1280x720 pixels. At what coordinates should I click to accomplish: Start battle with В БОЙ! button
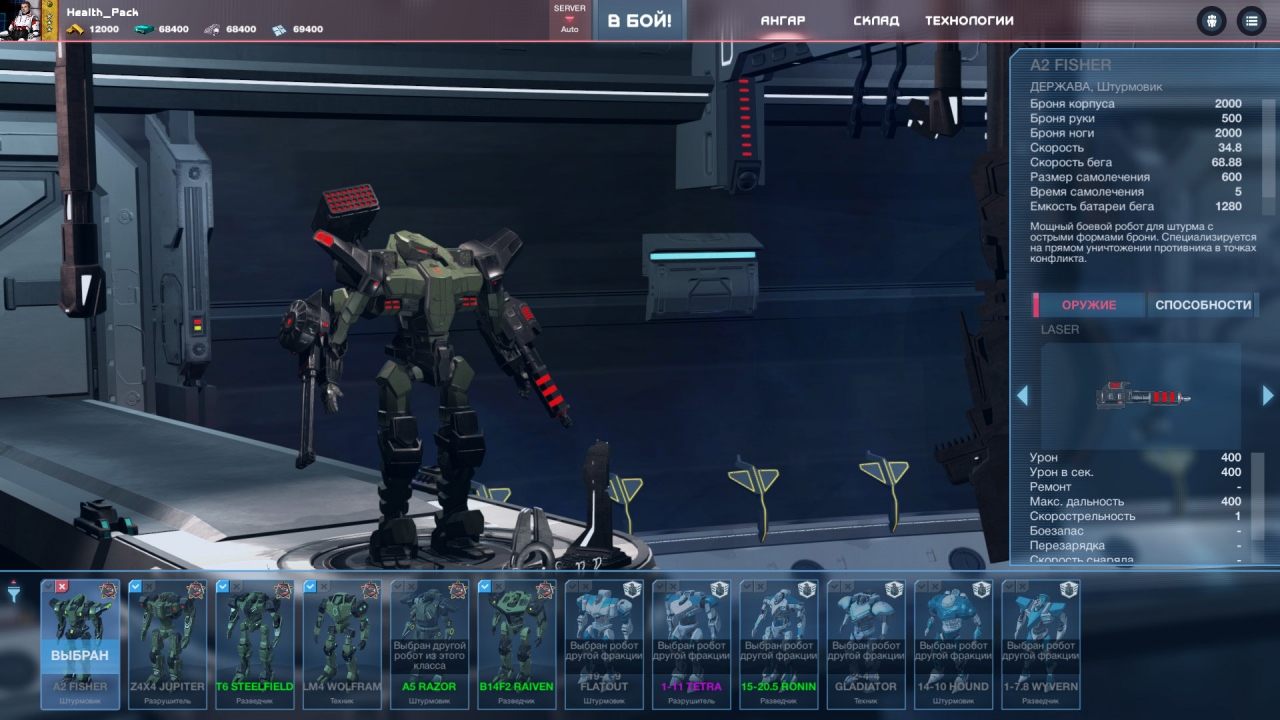click(x=639, y=21)
